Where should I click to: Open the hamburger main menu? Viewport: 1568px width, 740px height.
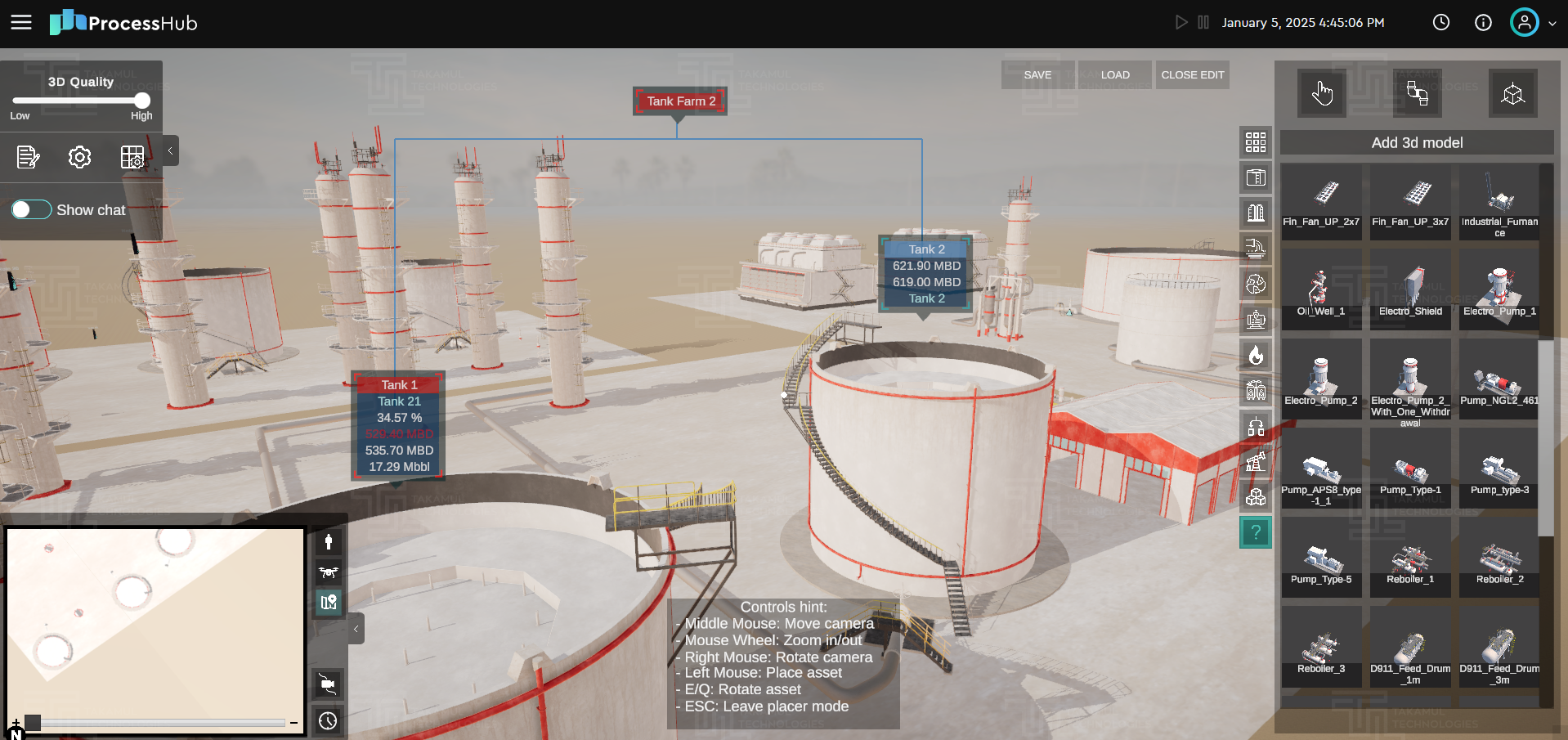(x=21, y=22)
